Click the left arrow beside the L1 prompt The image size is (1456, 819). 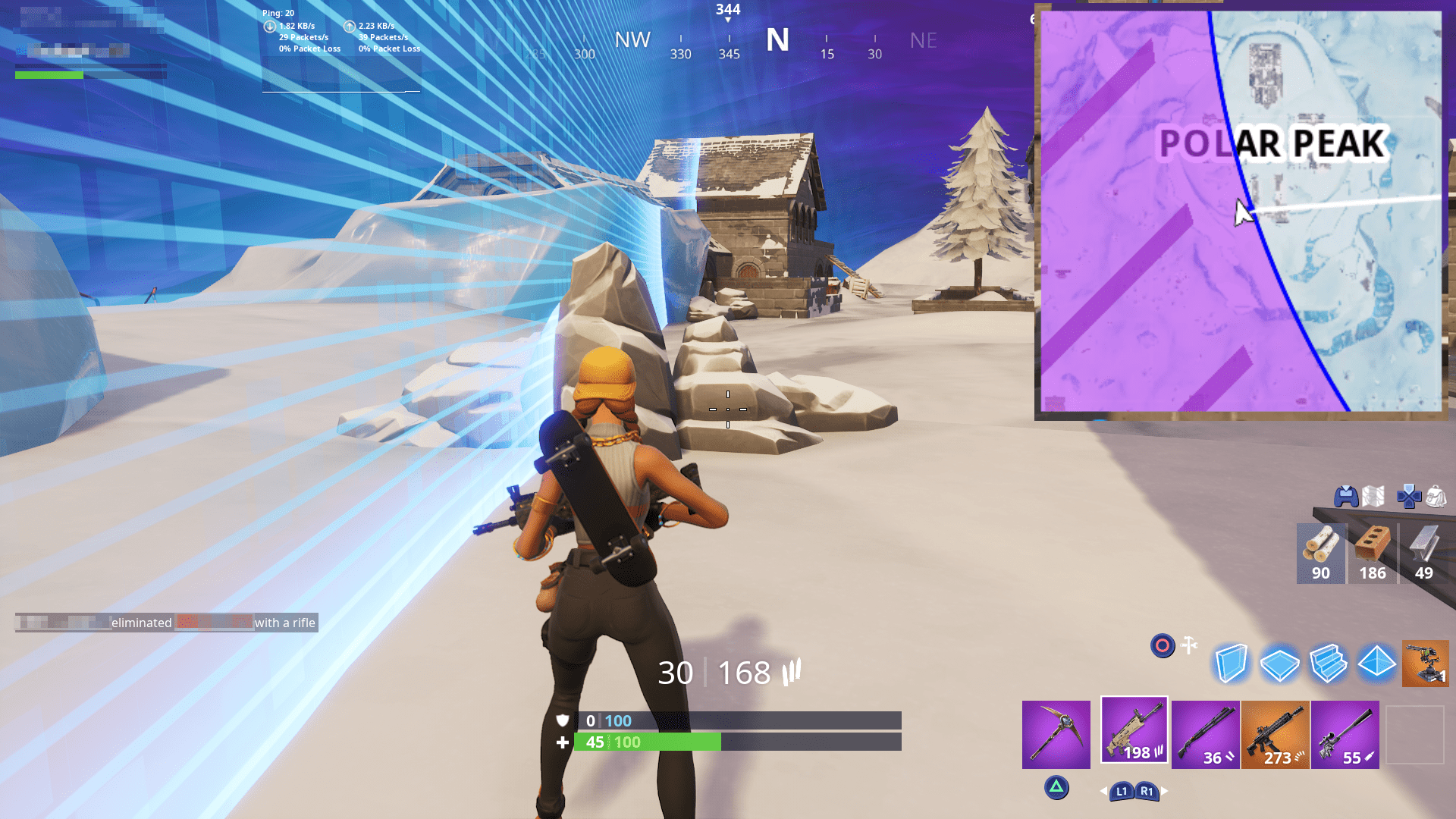tap(1102, 790)
